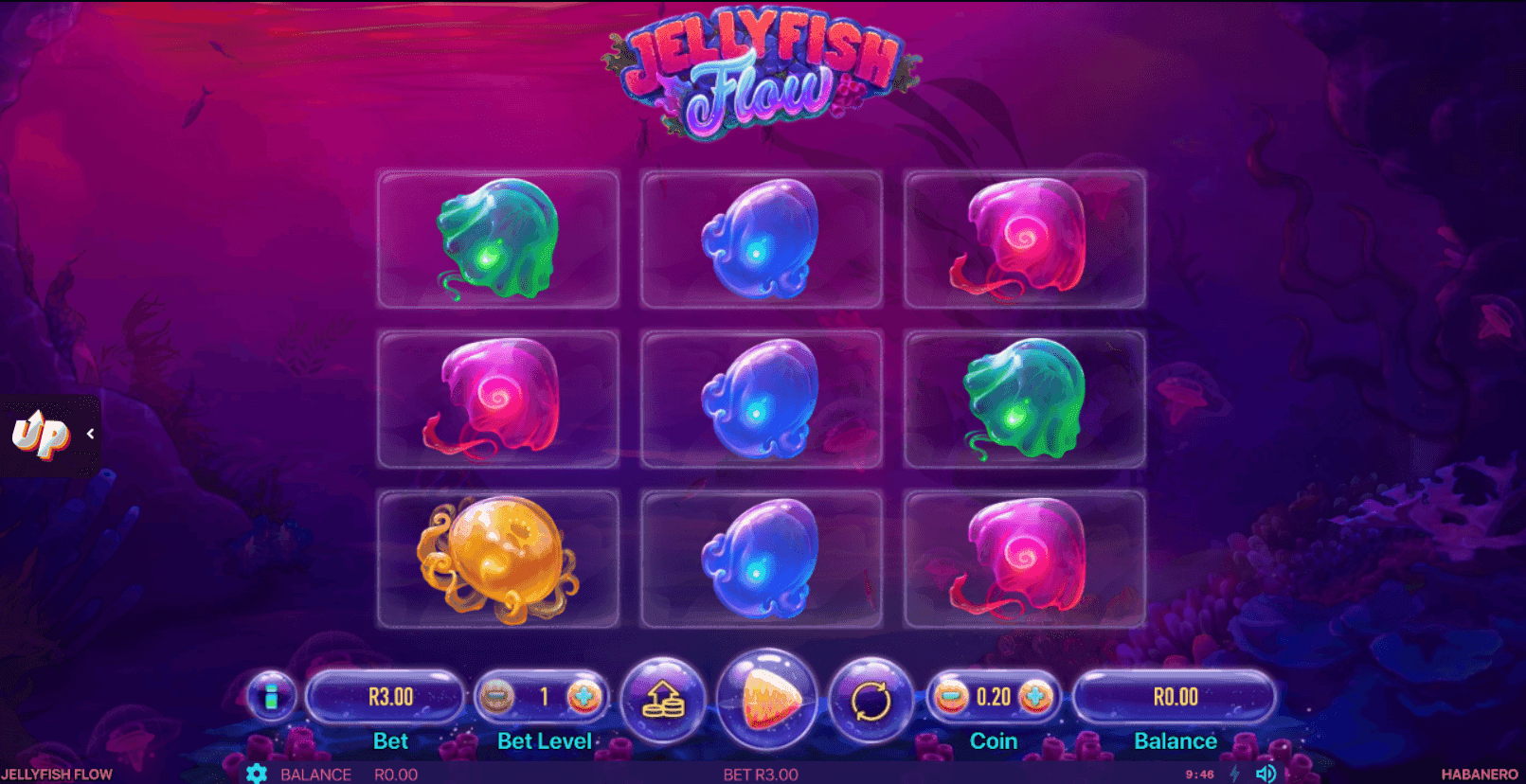Increase Coin value with the plus button
1526x784 pixels.
(x=1035, y=697)
